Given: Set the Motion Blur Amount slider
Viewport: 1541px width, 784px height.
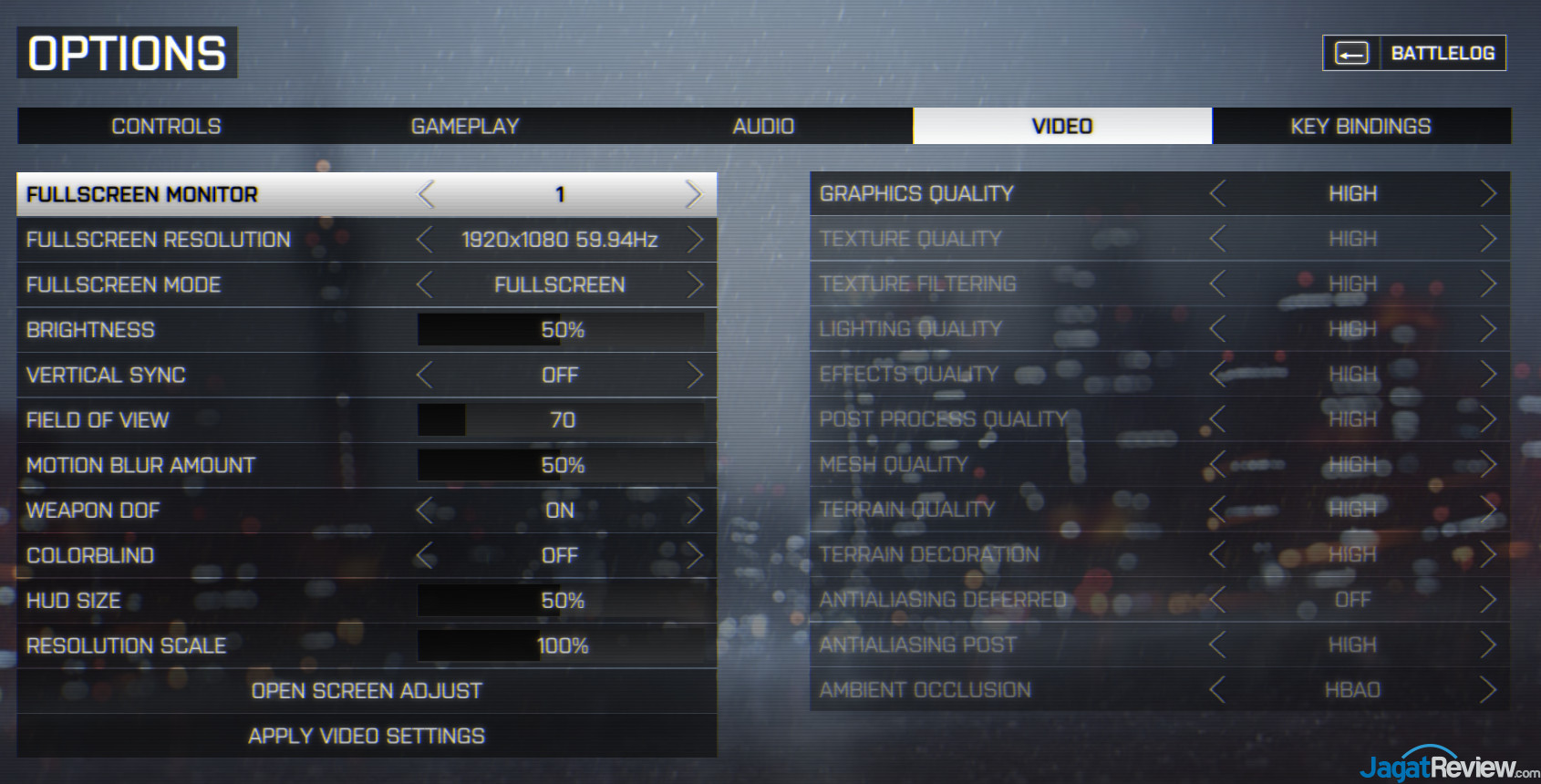Looking at the screenshot, I should (560, 465).
